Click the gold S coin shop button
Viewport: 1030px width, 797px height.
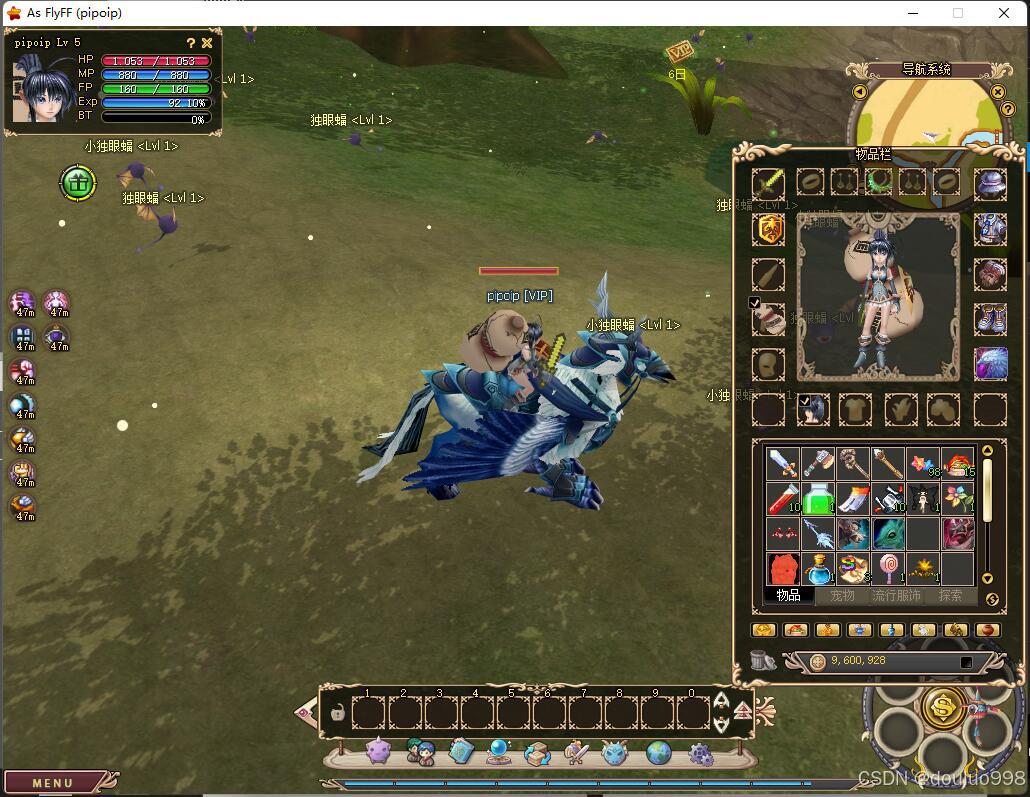tap(943, 707)
